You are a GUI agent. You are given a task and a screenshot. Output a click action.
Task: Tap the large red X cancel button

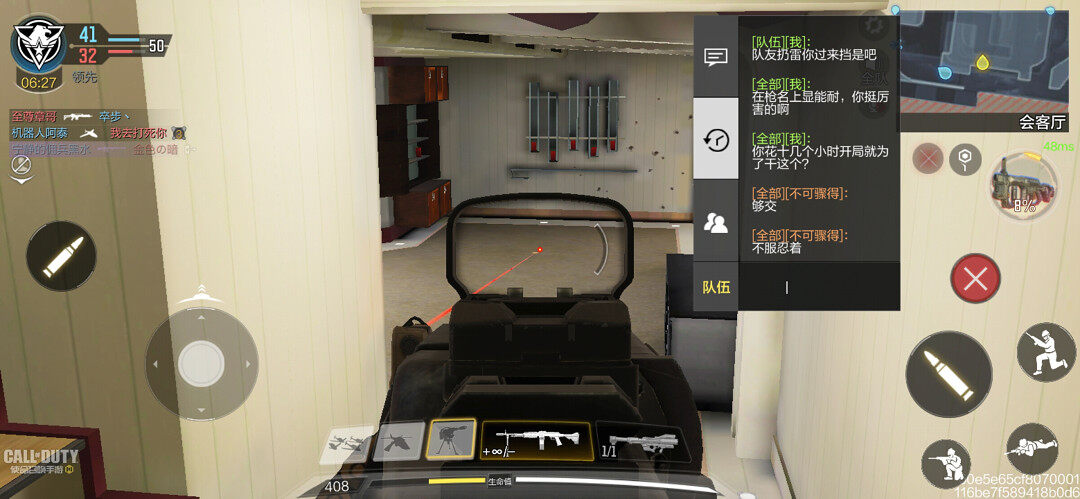[975, 278]
